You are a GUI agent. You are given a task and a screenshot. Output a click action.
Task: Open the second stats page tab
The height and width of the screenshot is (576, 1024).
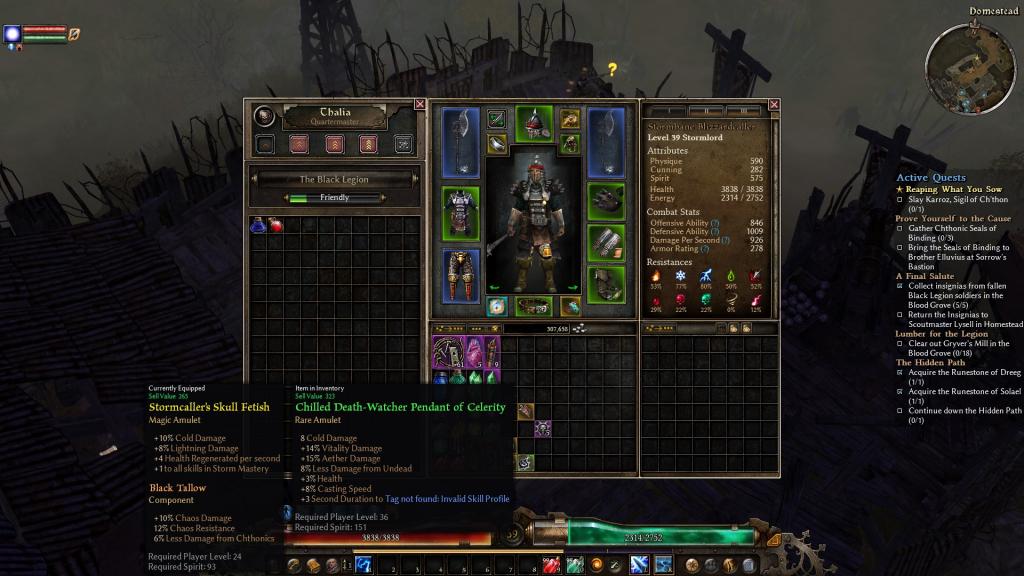point(708,110)
